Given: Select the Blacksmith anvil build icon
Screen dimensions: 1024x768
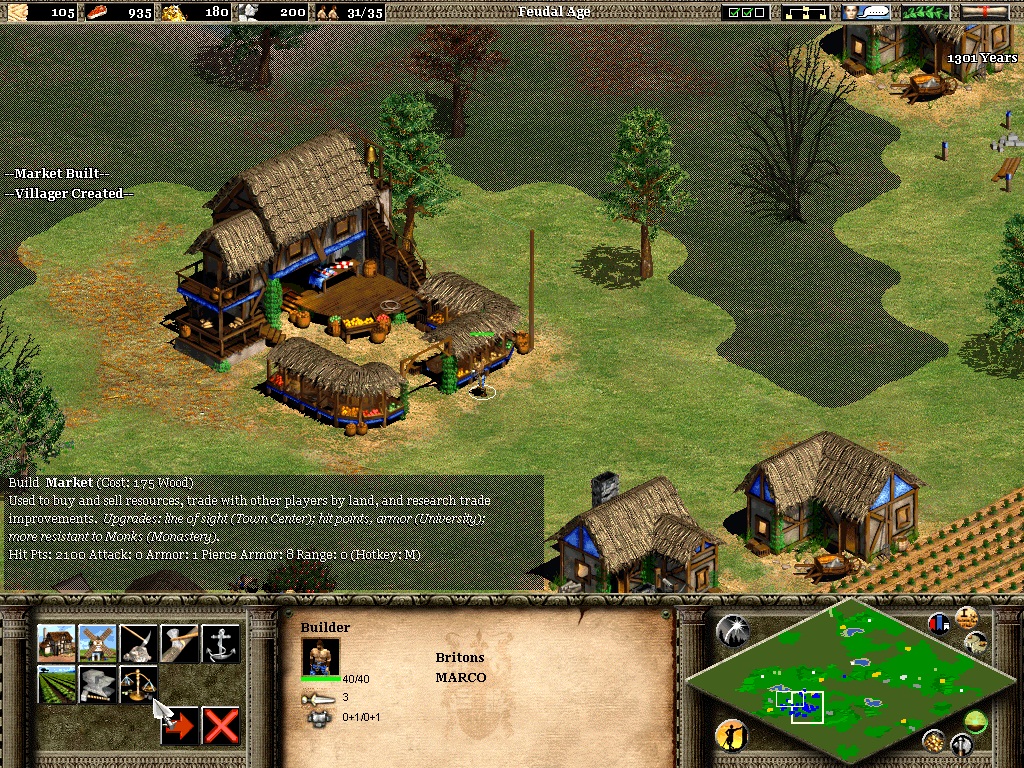Looking at the screenshot, I should [98, 685].
